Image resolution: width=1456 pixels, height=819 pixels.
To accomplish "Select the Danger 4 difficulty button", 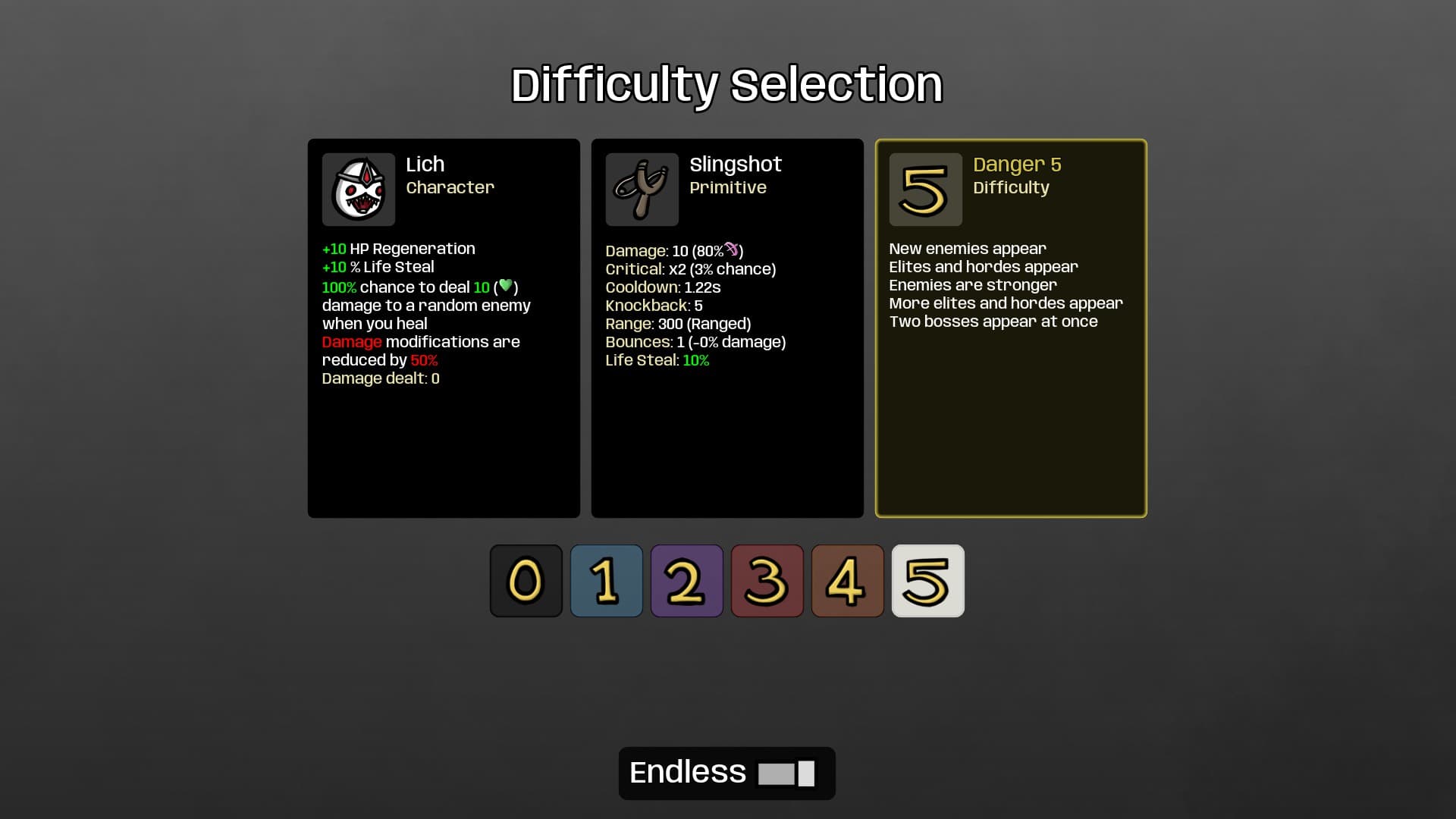I will point(847,581).
